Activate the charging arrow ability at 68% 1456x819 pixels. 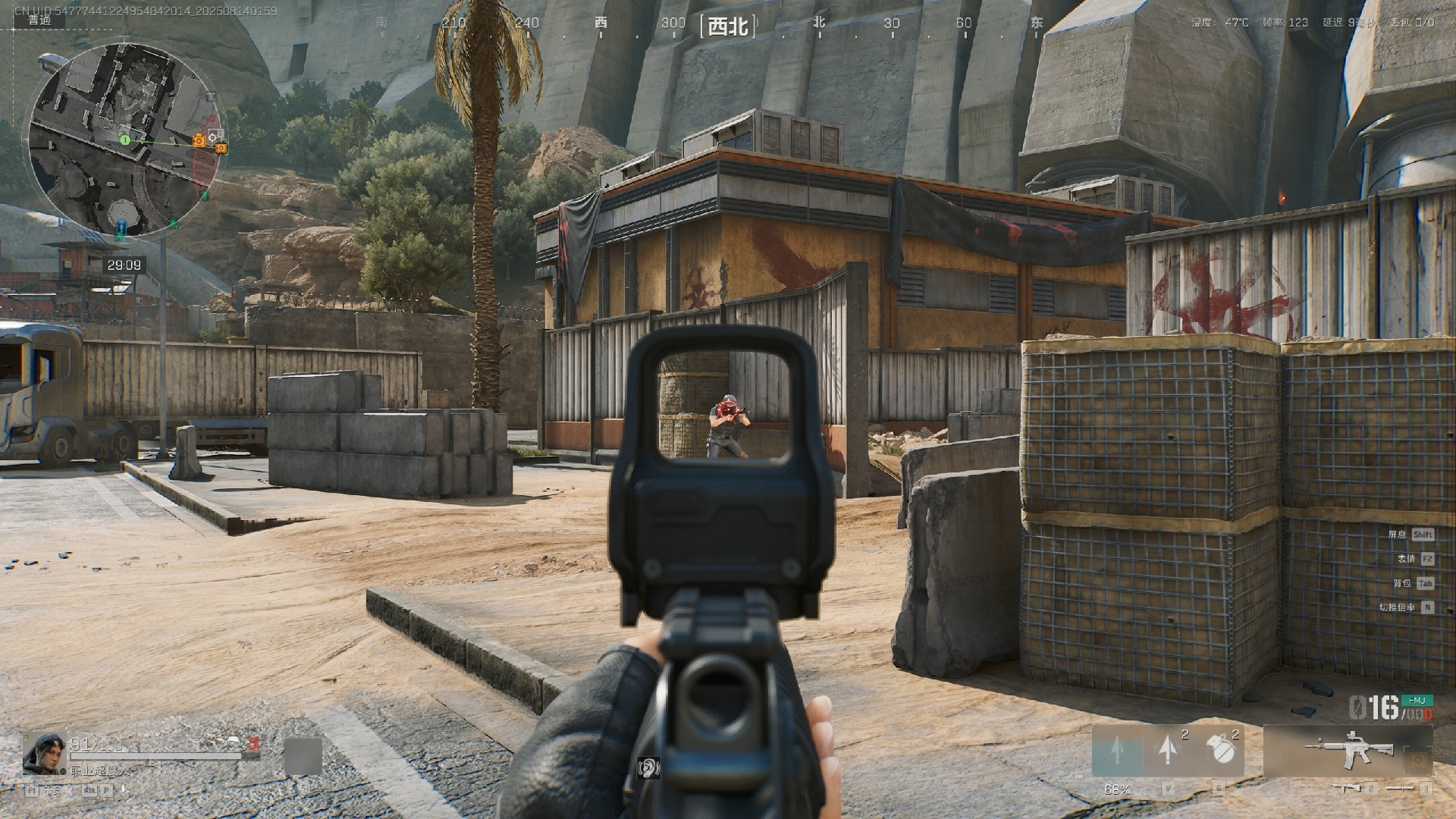pos(1117,751)
